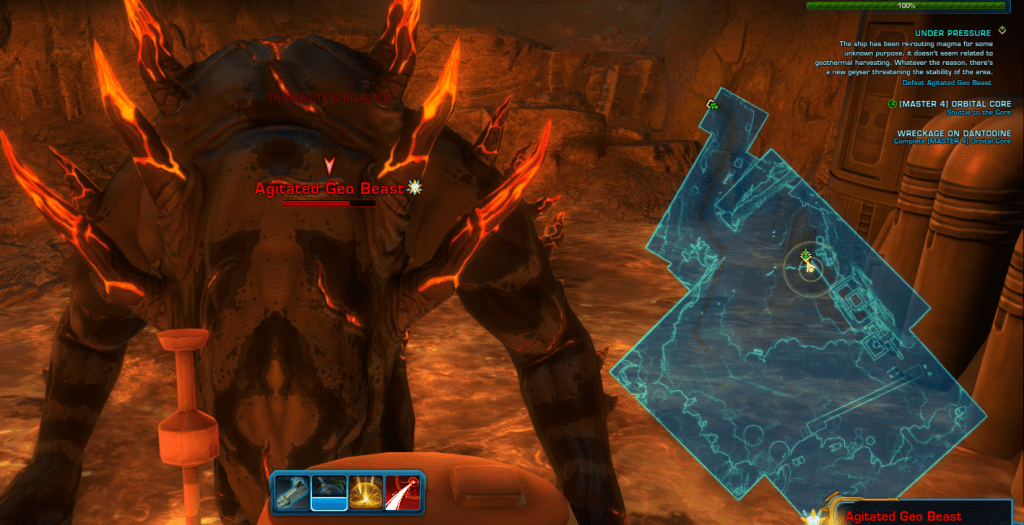Use the dark ability with blue bar
This screenshot has width=1024, height=525.
pyautogui.click(x=329, y=491)
